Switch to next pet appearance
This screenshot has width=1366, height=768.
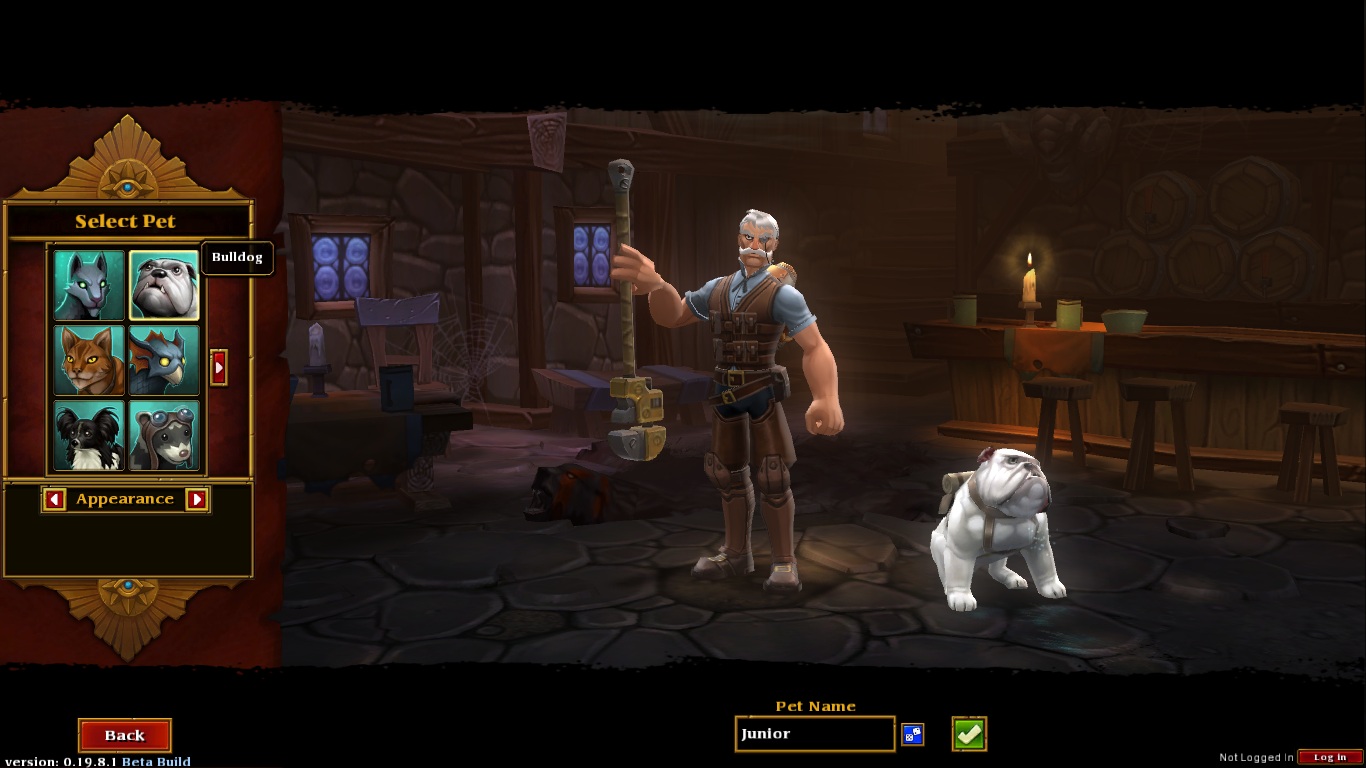click(x=197, y=499)
